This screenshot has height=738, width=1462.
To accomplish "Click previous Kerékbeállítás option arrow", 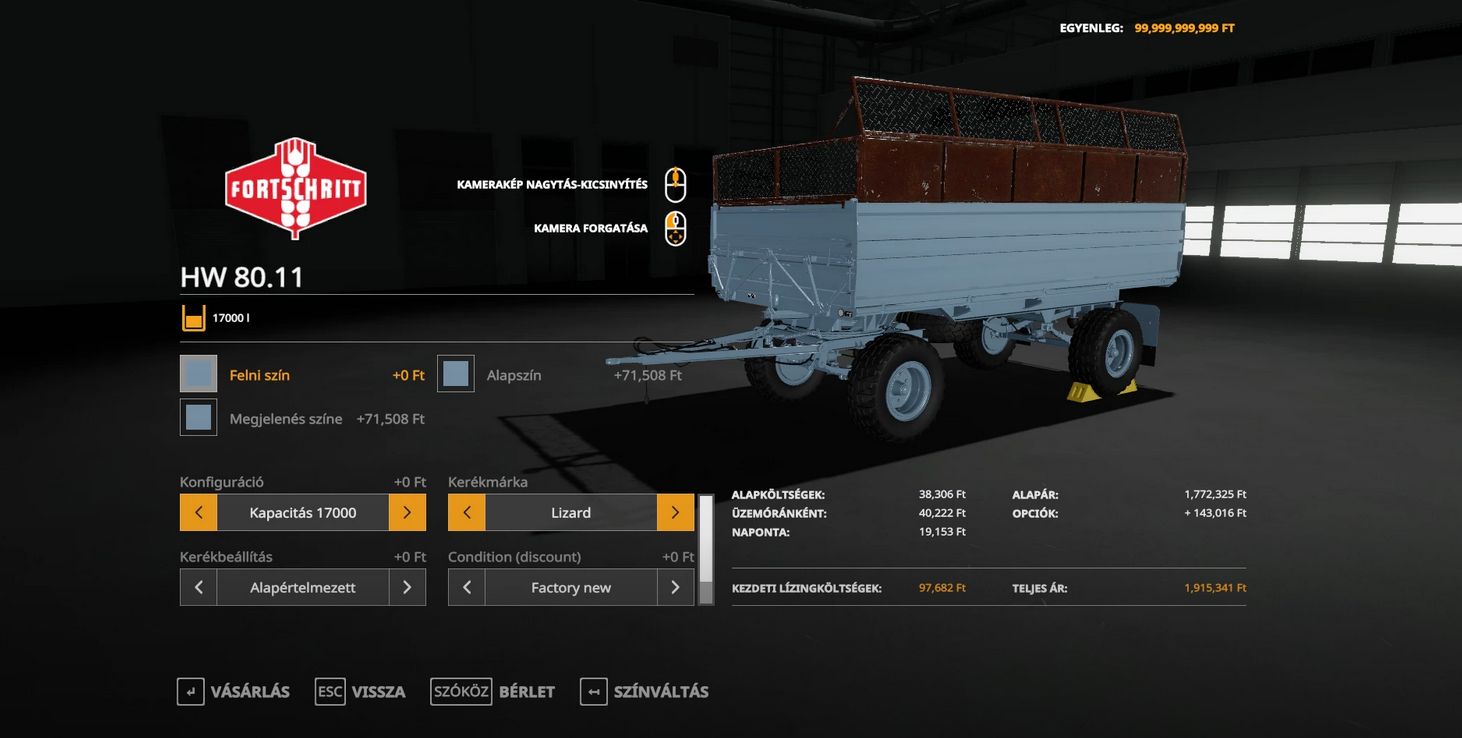I will (198, 588).
